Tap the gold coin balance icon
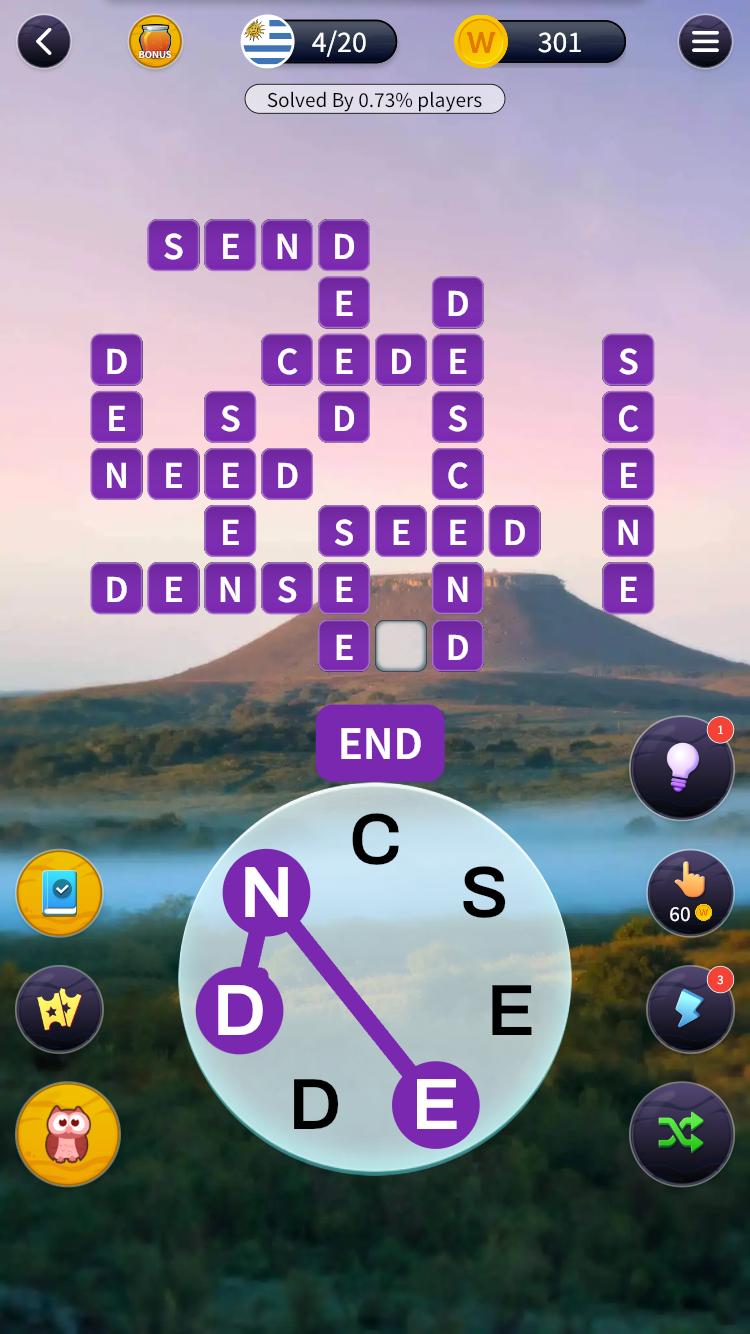 481,42
